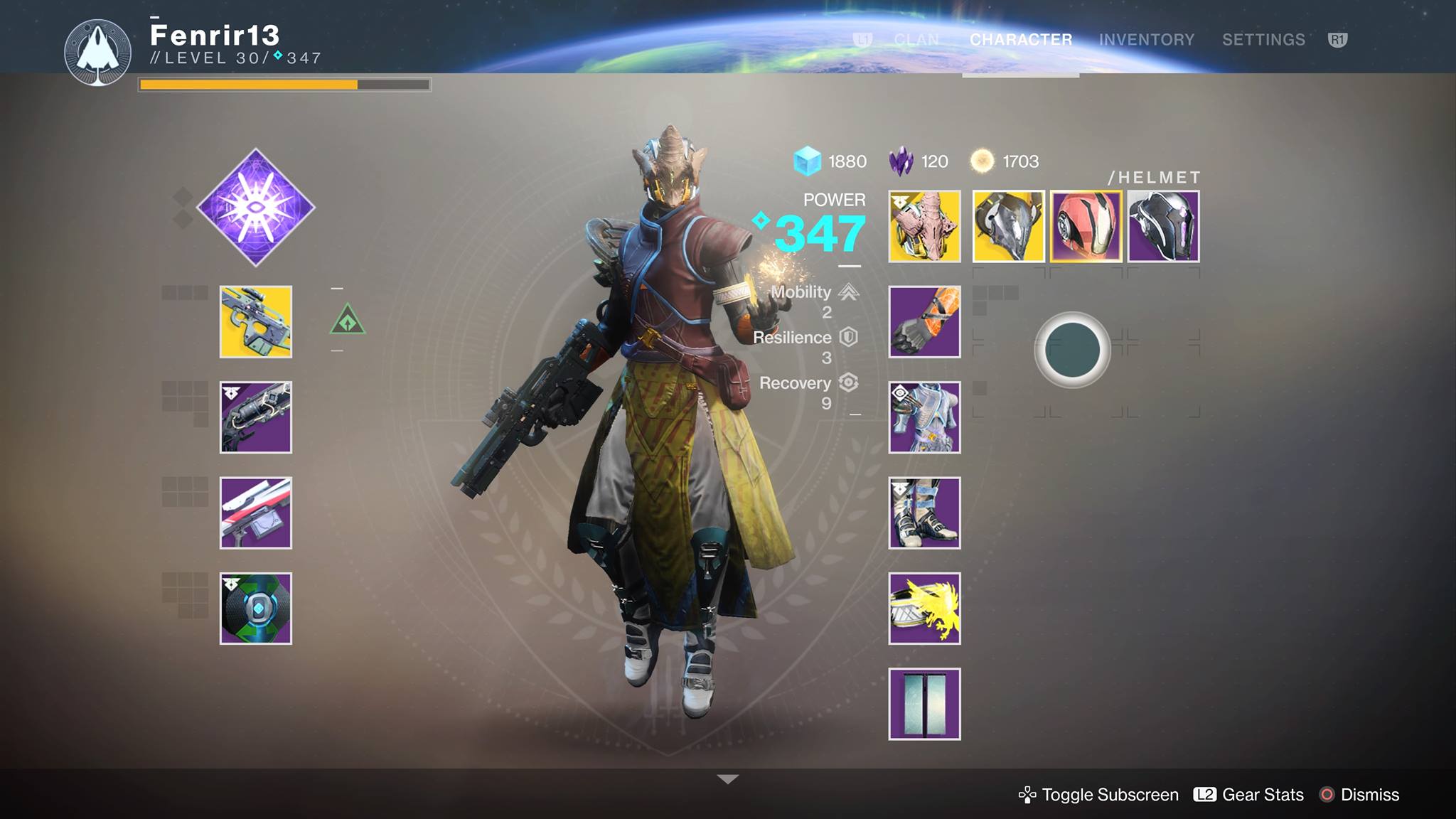Expand the bottom screen arrow

tap(726, 779)
